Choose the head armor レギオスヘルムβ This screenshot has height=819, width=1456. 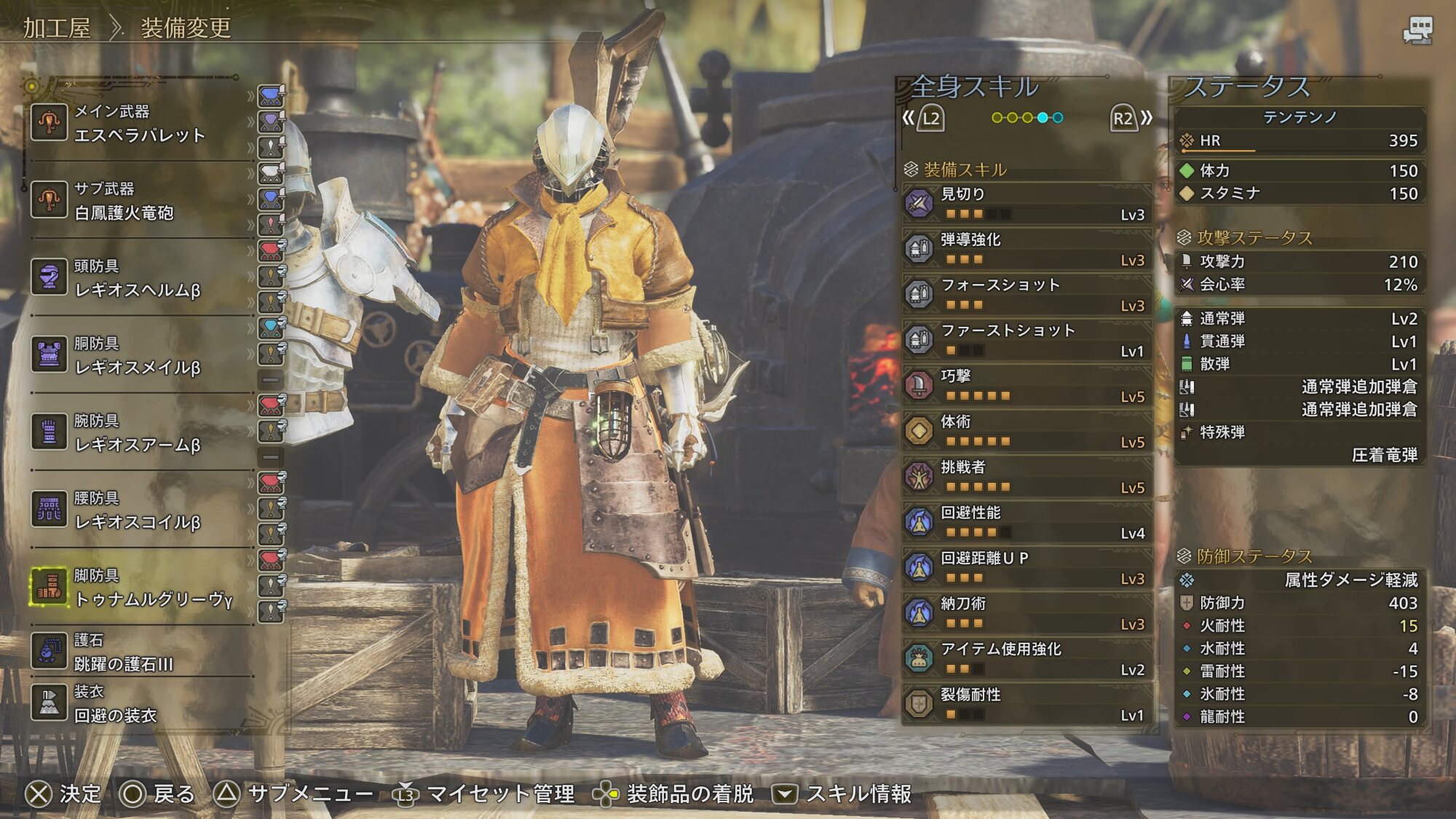(x=138, y=279)
